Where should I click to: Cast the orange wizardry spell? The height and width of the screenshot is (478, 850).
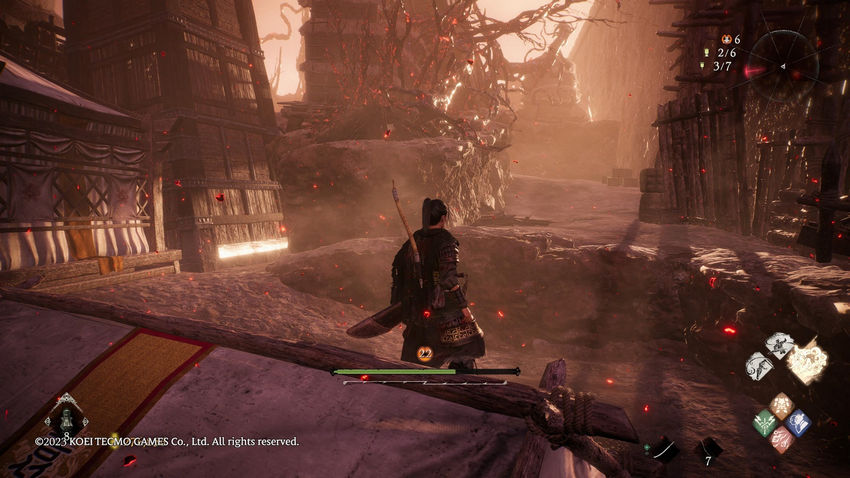coord(781,406)
